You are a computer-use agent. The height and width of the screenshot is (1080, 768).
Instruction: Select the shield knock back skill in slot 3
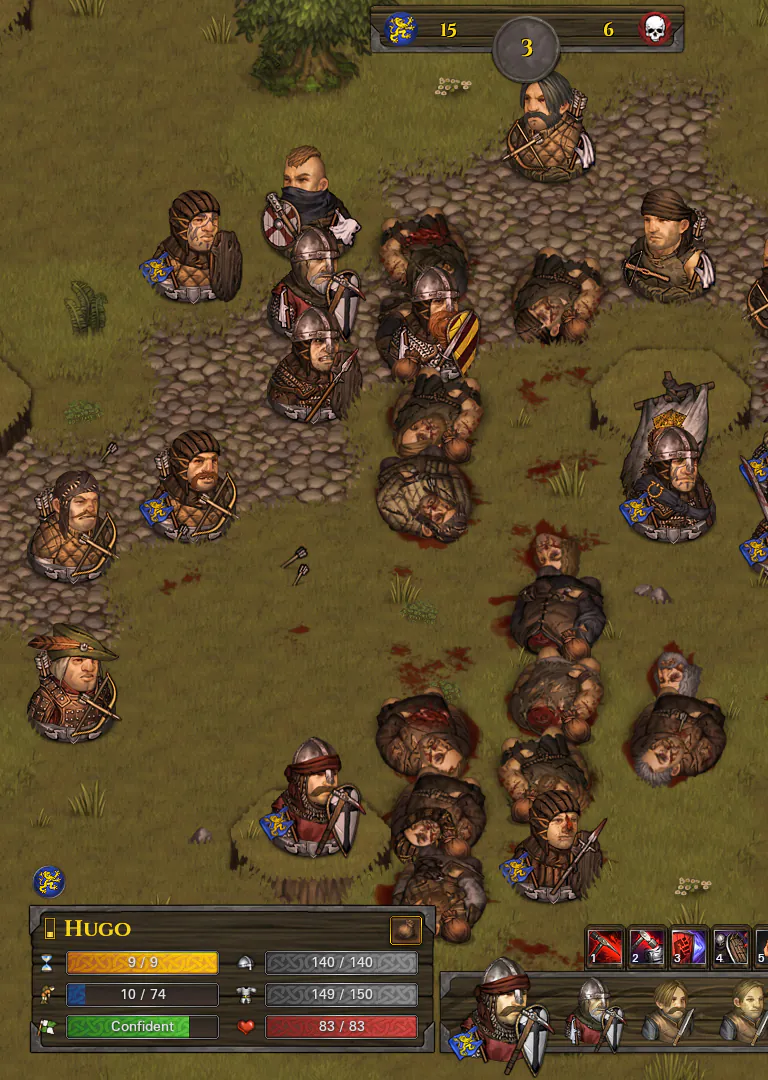[689, 946]
